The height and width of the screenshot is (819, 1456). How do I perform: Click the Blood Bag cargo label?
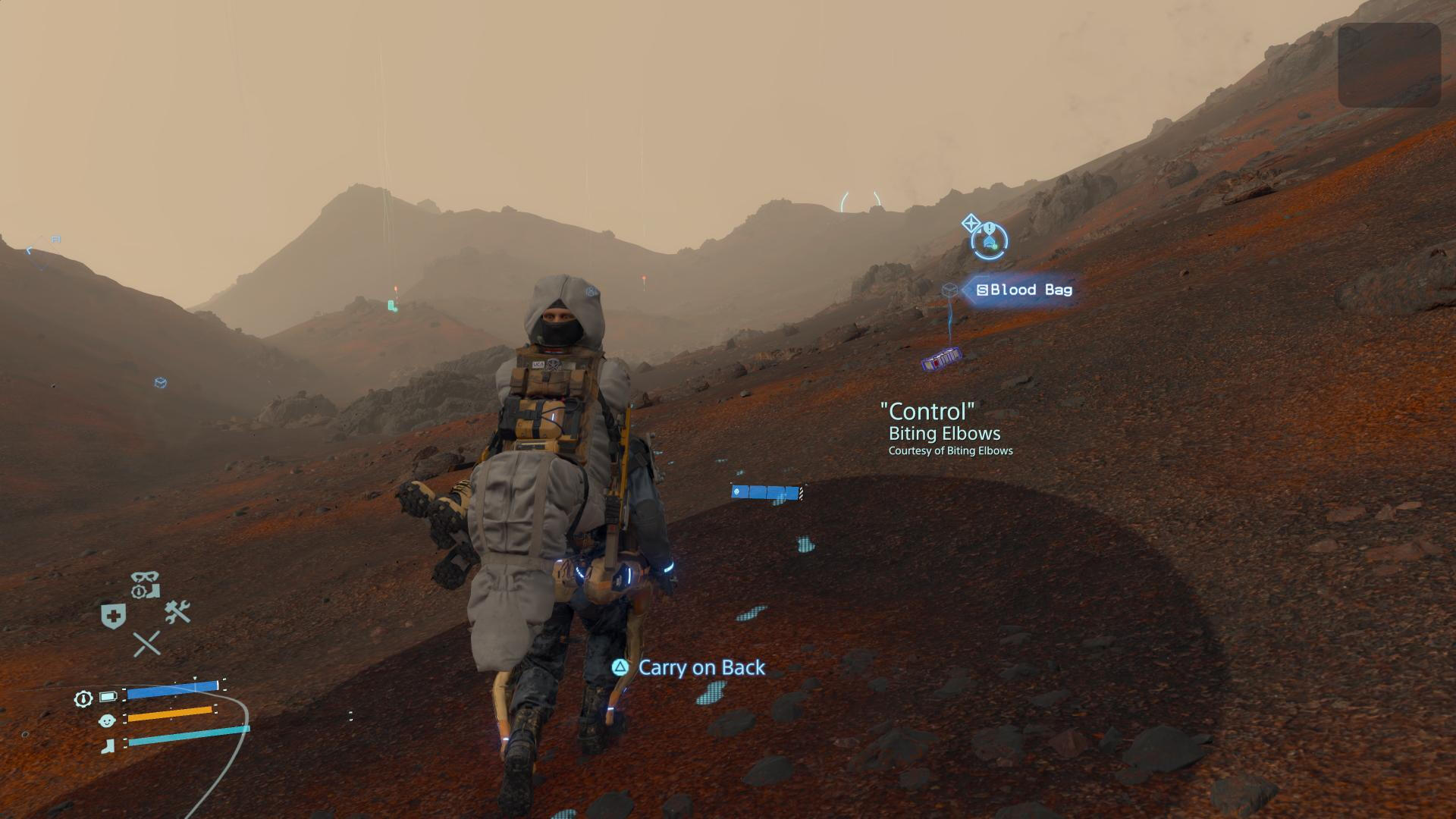pos(1024,290)
